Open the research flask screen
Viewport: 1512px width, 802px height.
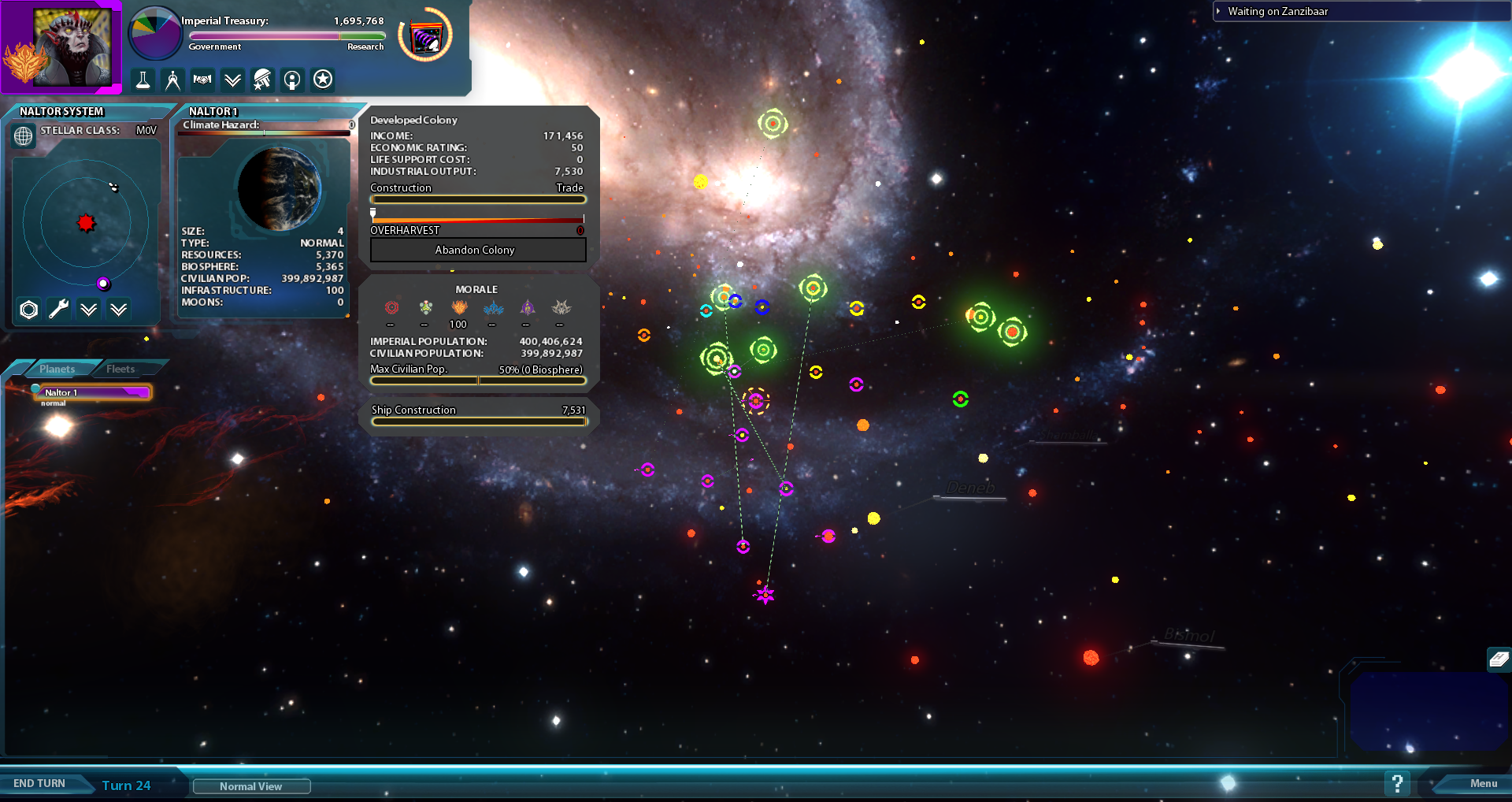(x=143, y=80)
